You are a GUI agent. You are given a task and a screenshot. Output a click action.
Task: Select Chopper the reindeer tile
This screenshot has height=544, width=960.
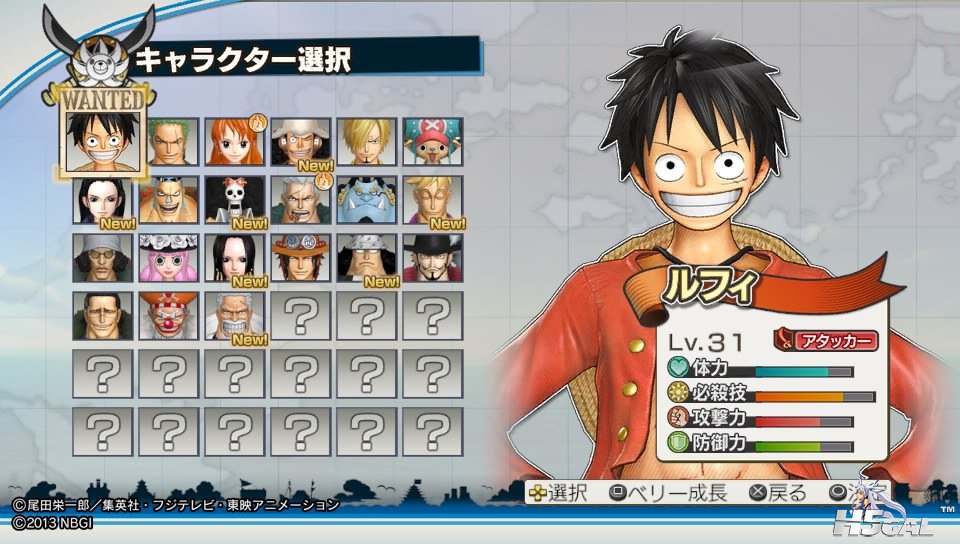coord(433,142)
